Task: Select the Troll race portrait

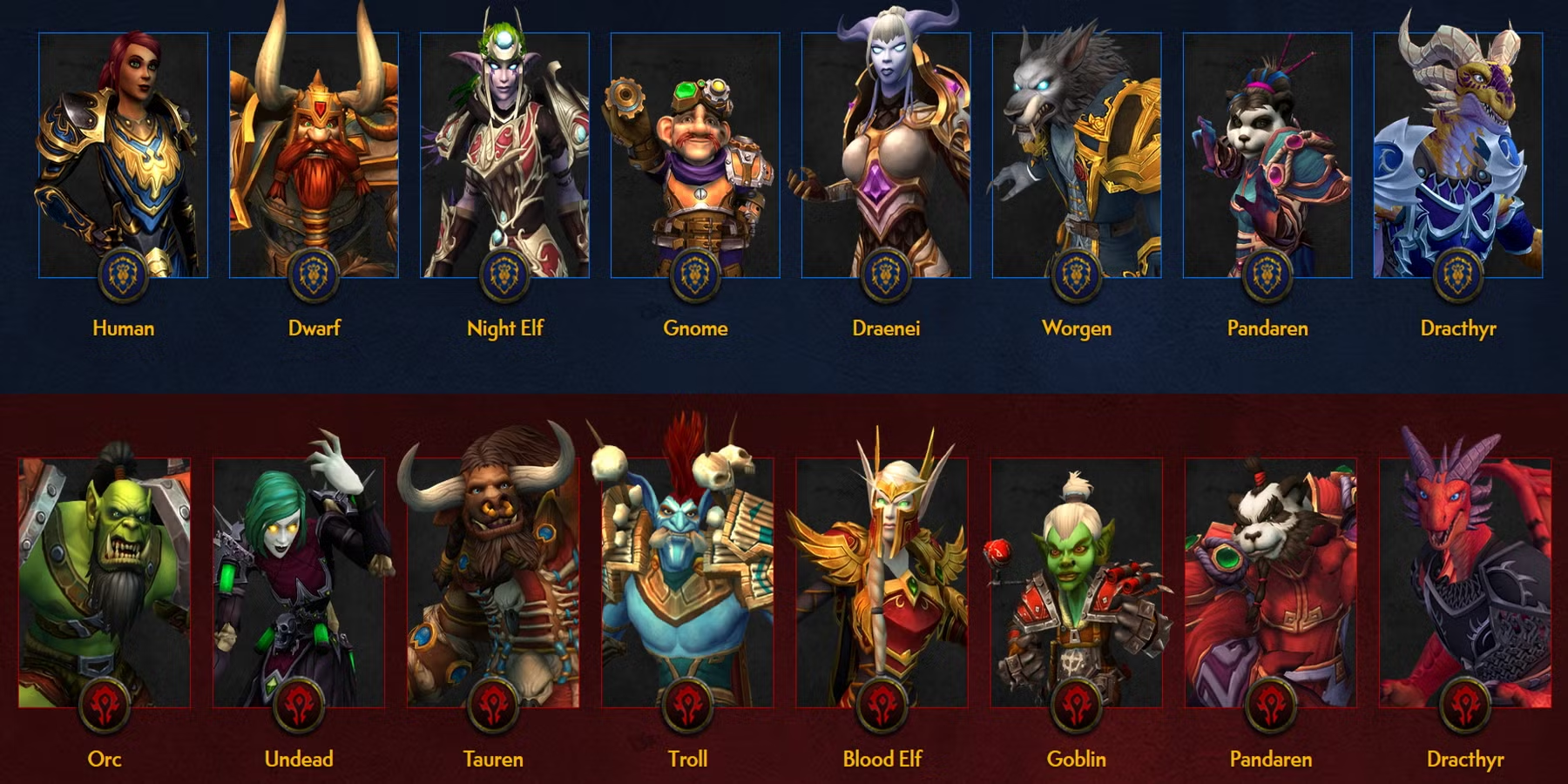Action: (687, 582)
